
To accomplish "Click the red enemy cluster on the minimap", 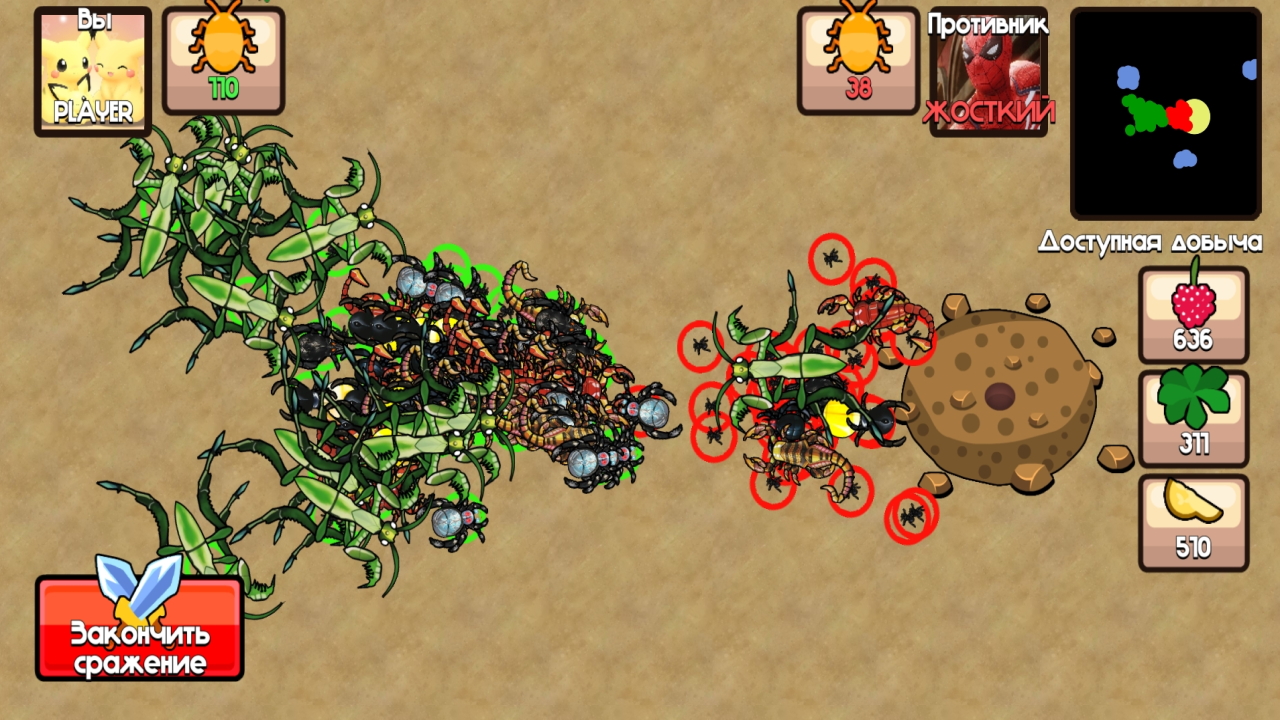I will [x=1180, y=116].
